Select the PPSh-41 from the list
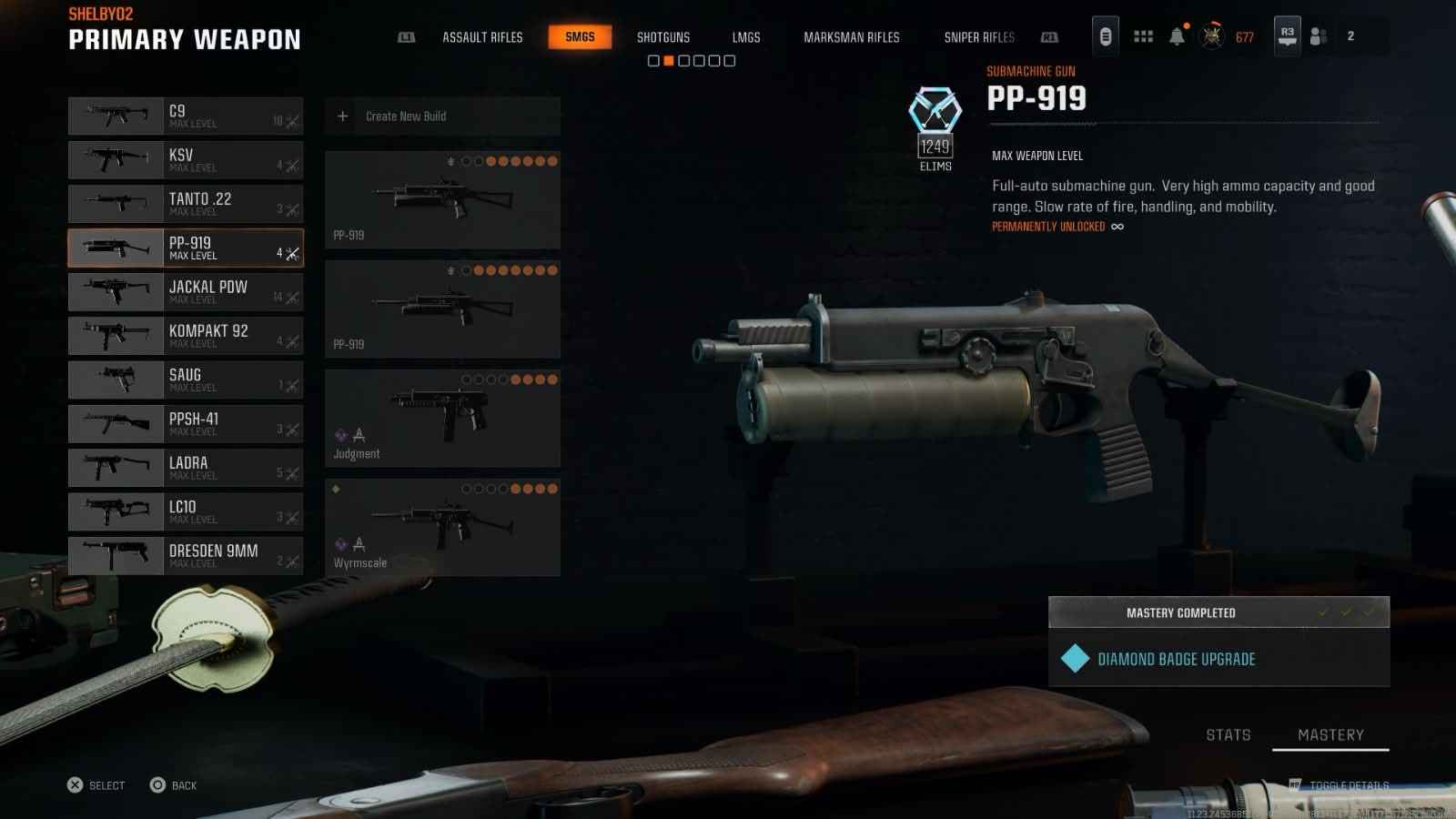Viewport: 1456px width, 819px height. [186, 424]
